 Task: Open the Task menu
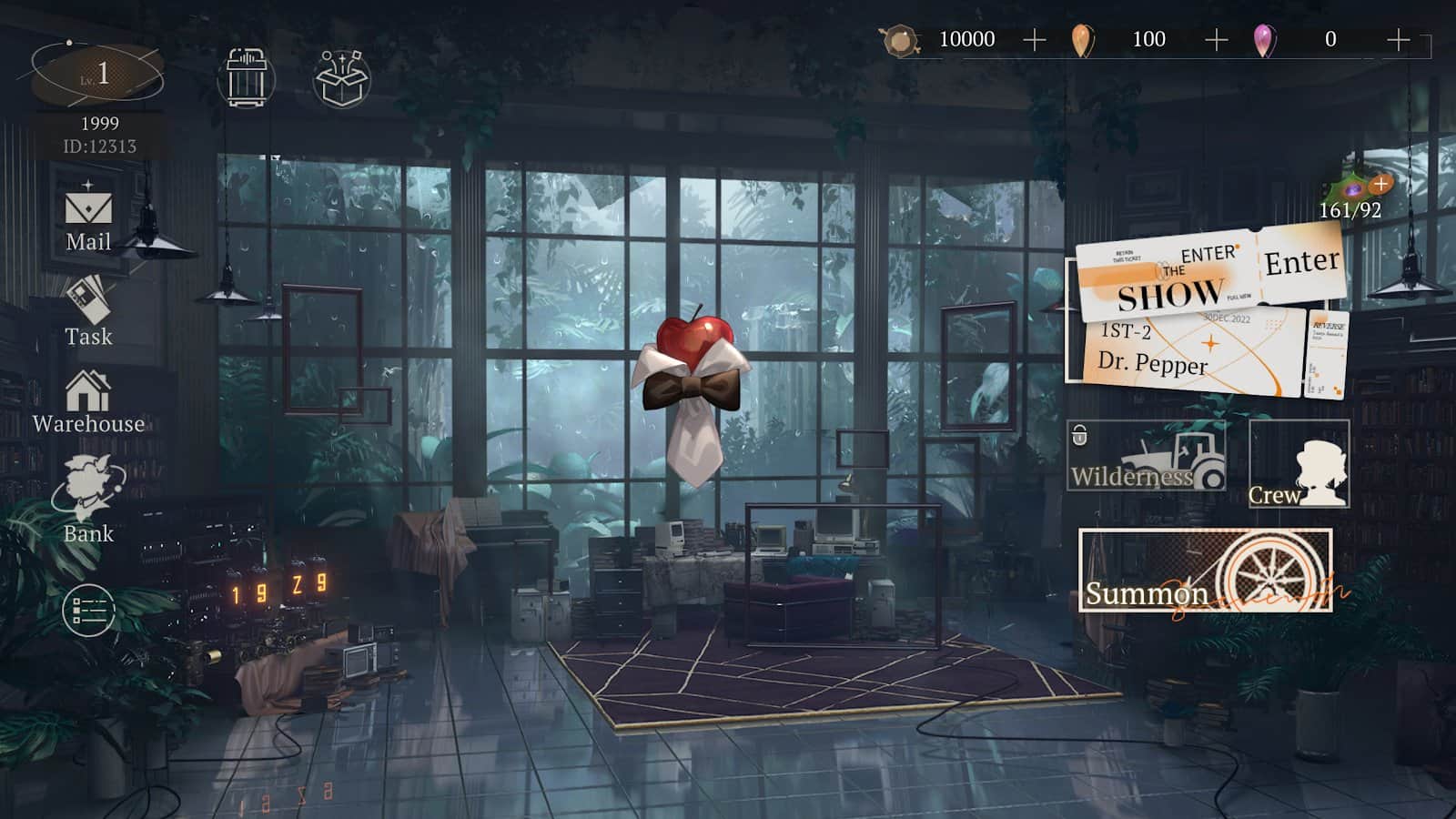pyautogui.click(x=88, y=311)
